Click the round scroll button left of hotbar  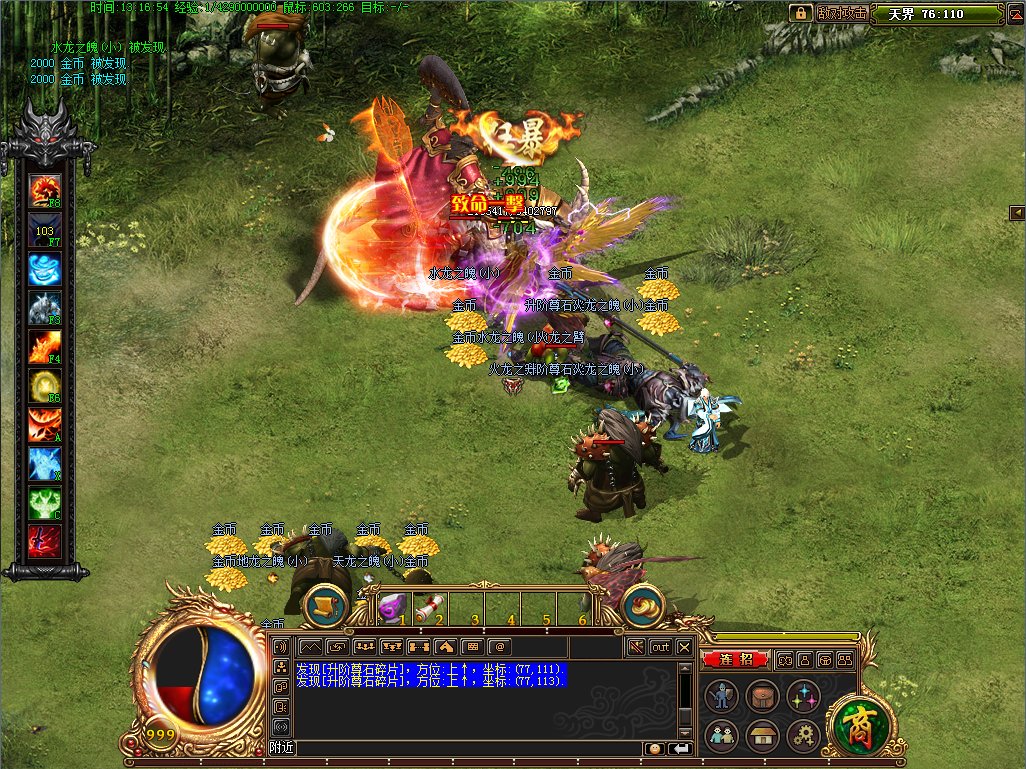coord(325,604)
